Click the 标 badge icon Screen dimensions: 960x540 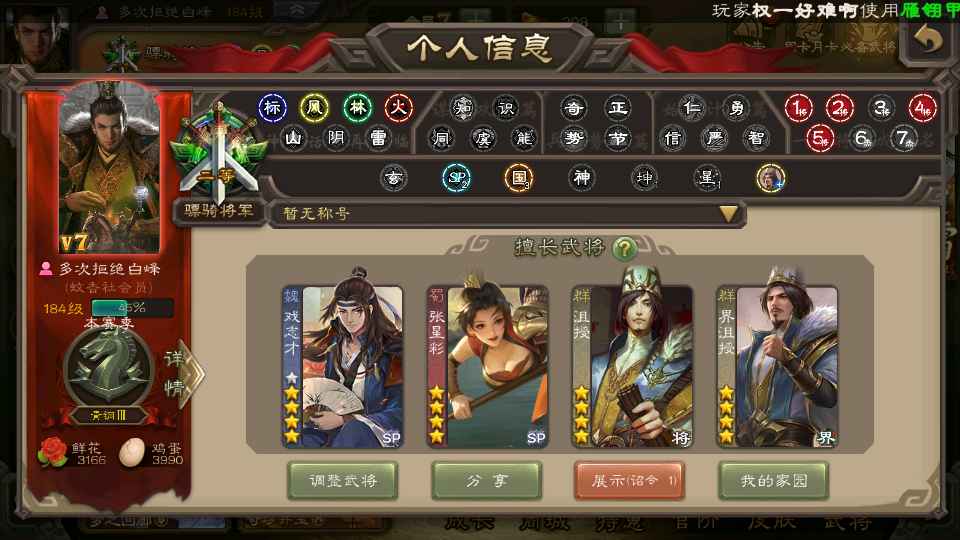[272, 107]
